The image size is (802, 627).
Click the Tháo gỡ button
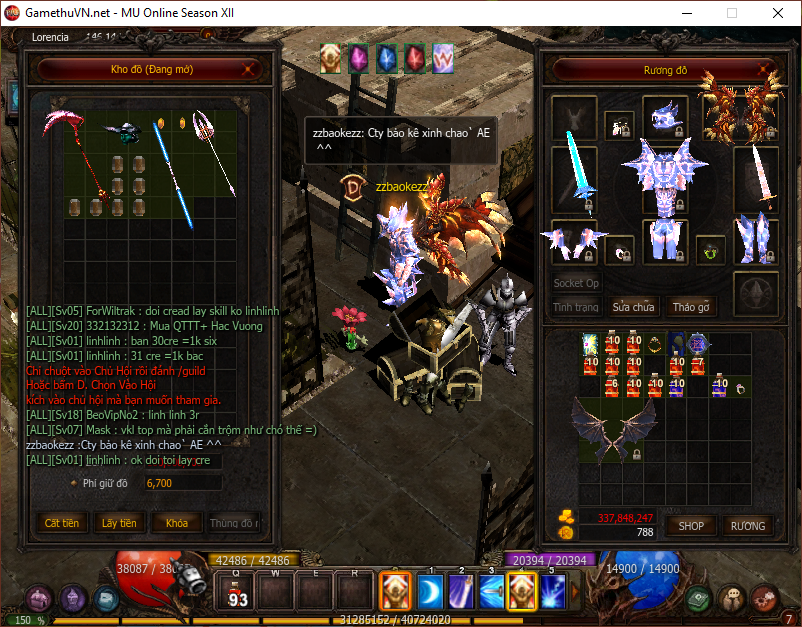[690, 307]
